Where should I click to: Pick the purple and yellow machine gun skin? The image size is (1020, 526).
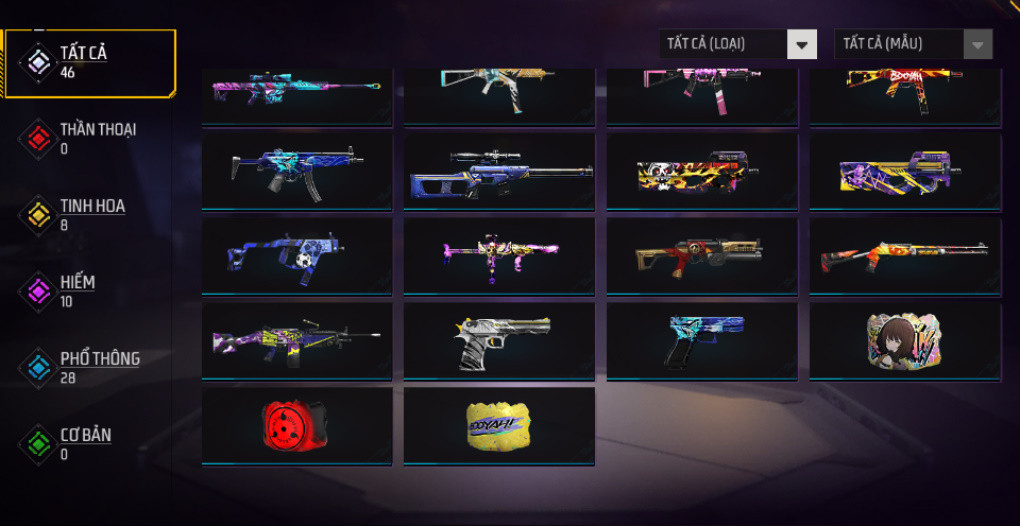click(x=296, y=341)
